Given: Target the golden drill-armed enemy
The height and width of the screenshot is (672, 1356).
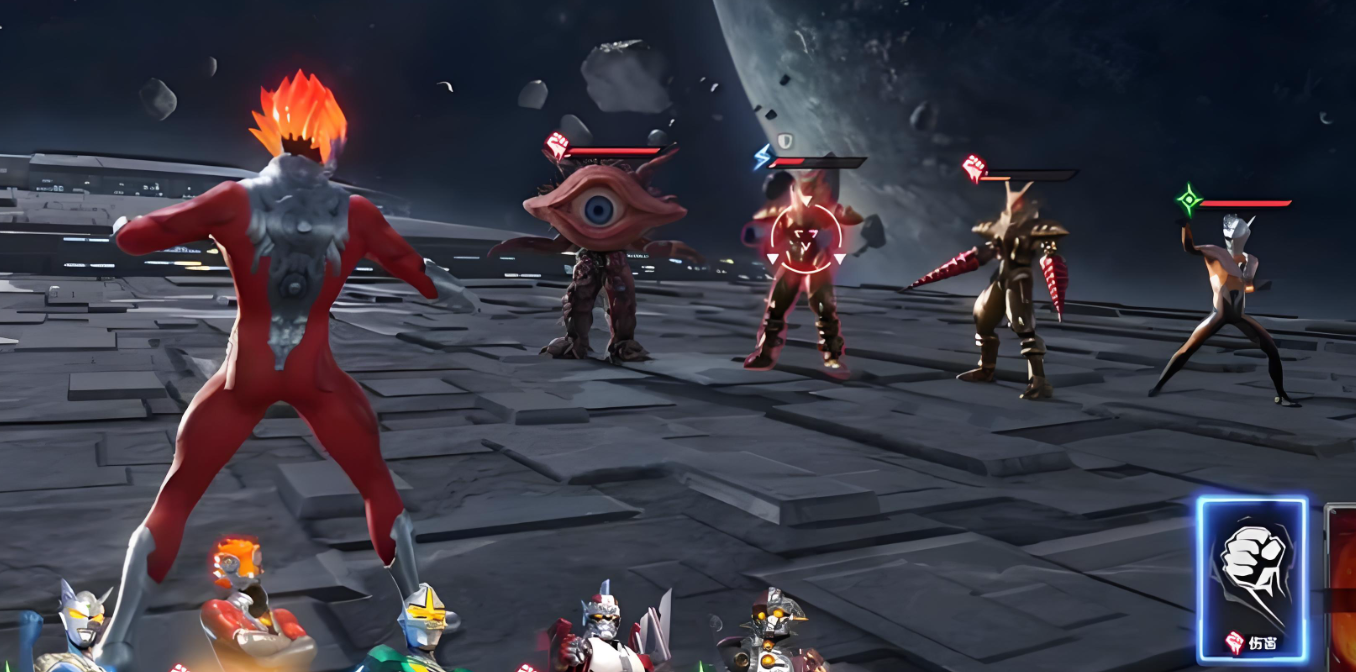Looking at the screenshot, I should 1012,290.
